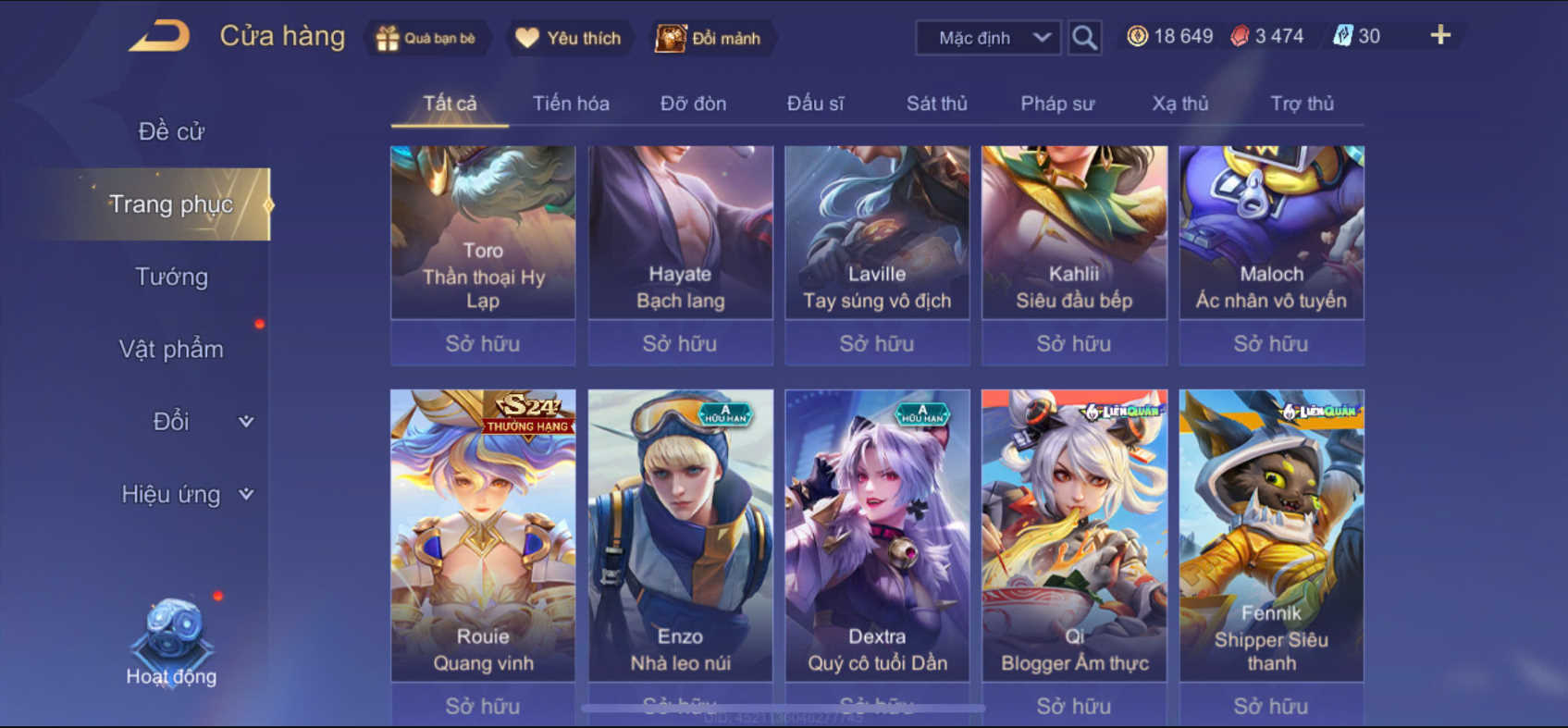Click the gold coin currency icon
Screen dimensions: 1568x728
click(x=1135, y=35)
